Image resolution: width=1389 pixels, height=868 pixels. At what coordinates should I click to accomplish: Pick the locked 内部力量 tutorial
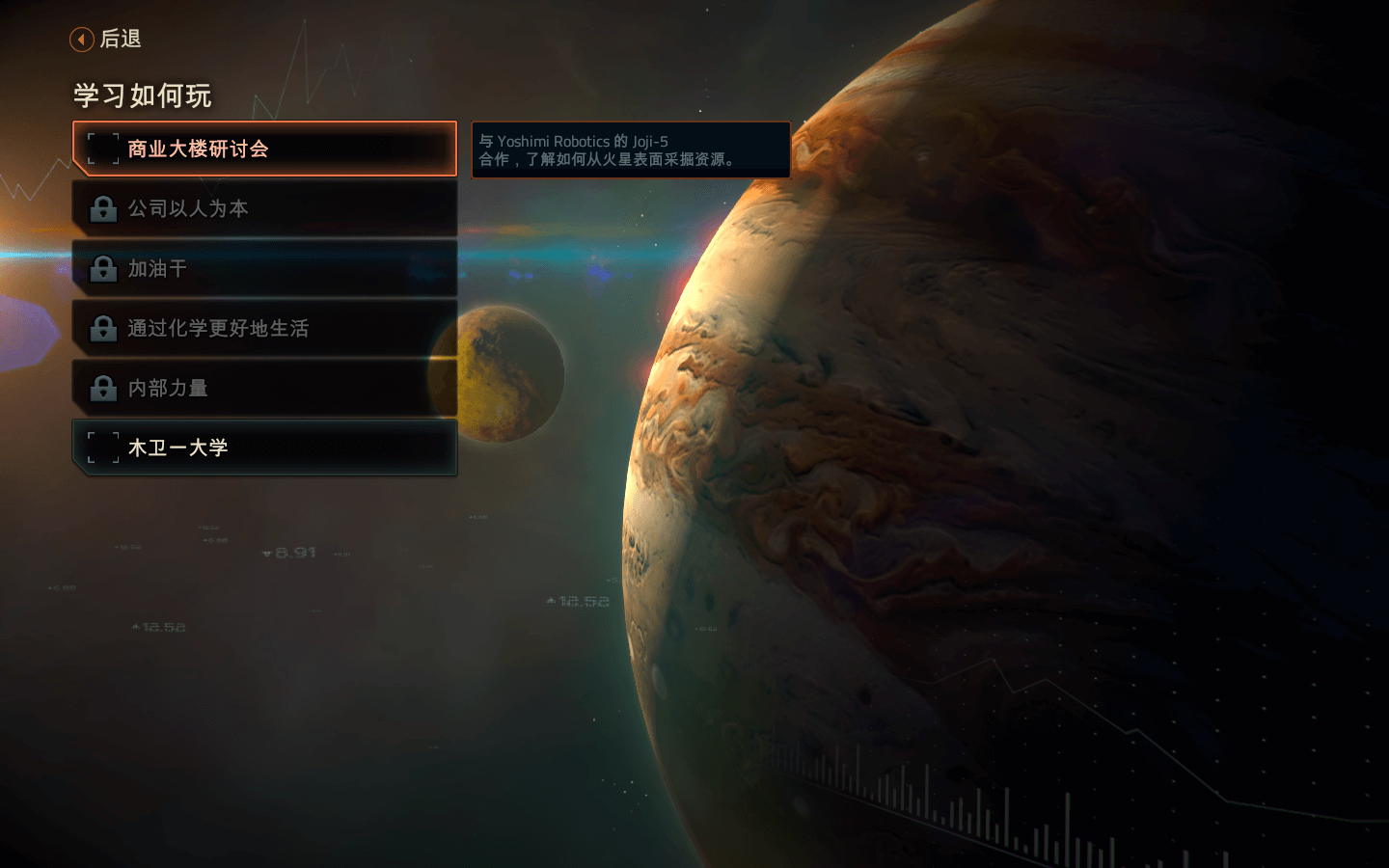(264, 389)
